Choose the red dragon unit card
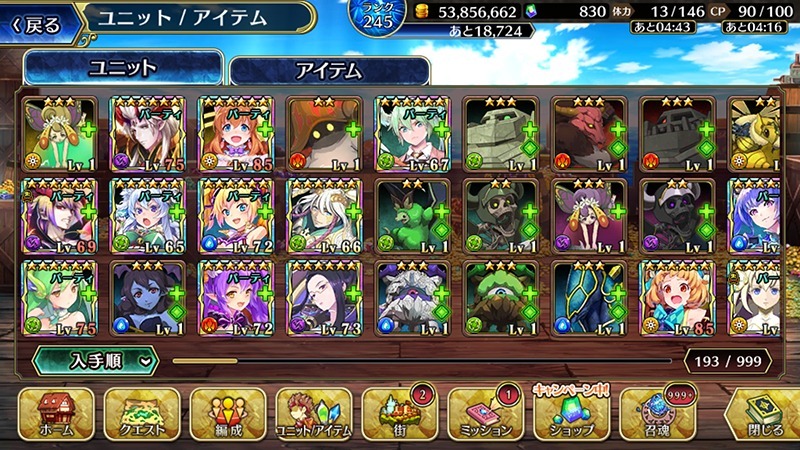The height and width of the screenshot is (450, 800). click(x=589, y=135)
